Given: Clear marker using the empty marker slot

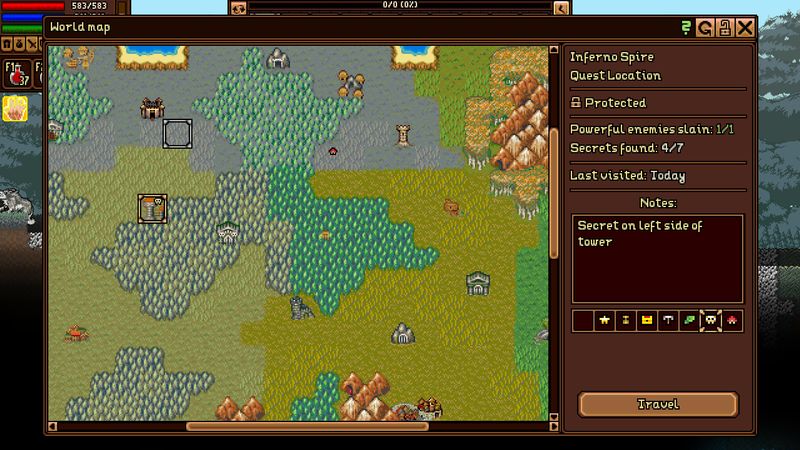Looking at the screenshot, I should (x=583, y=321).
